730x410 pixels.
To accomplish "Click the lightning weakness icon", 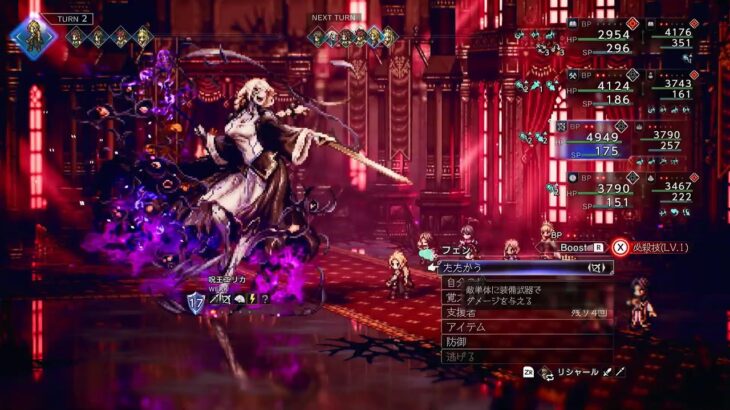I will tap(252, 298).
